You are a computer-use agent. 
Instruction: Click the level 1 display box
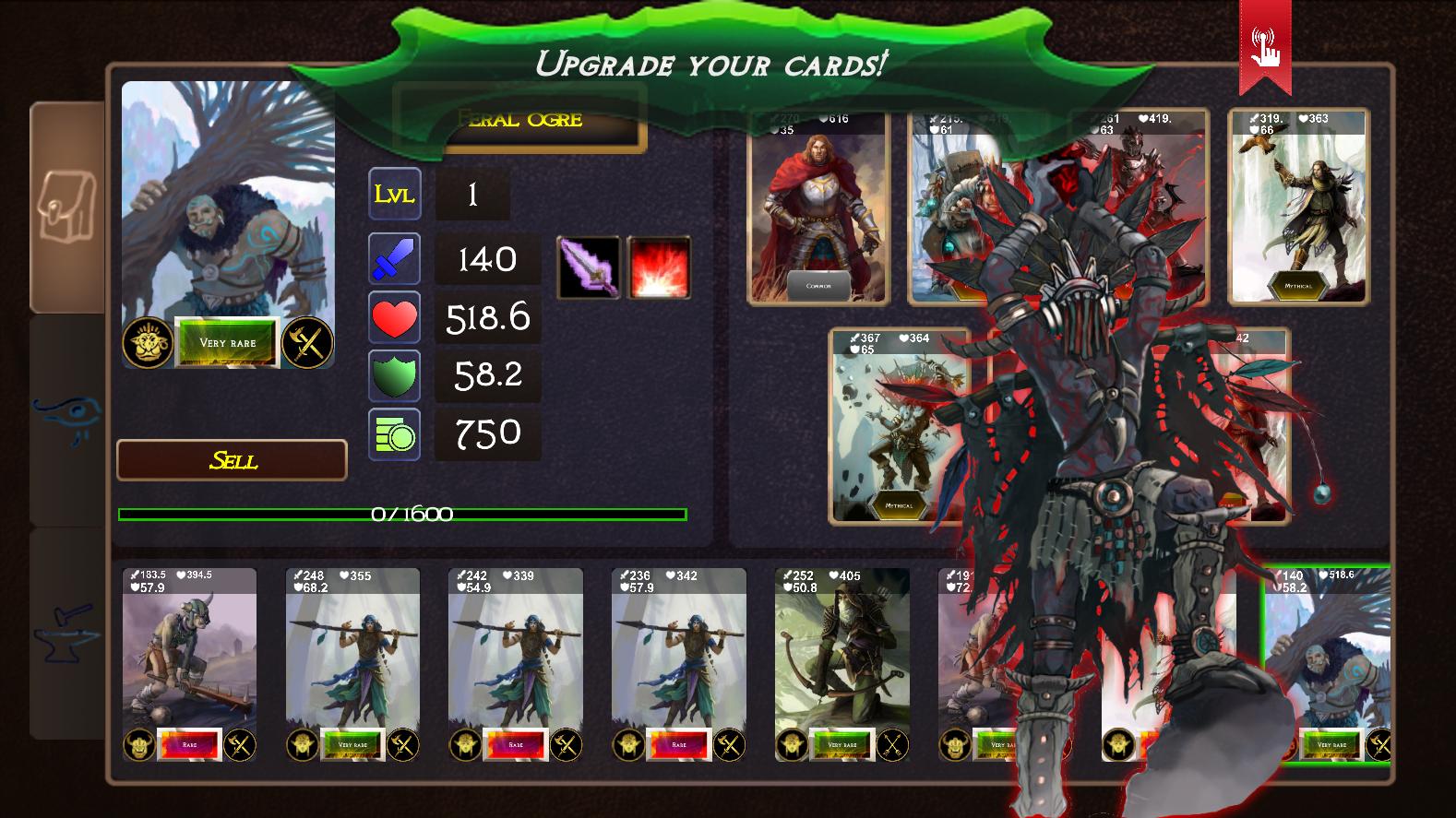click(472, 194)
